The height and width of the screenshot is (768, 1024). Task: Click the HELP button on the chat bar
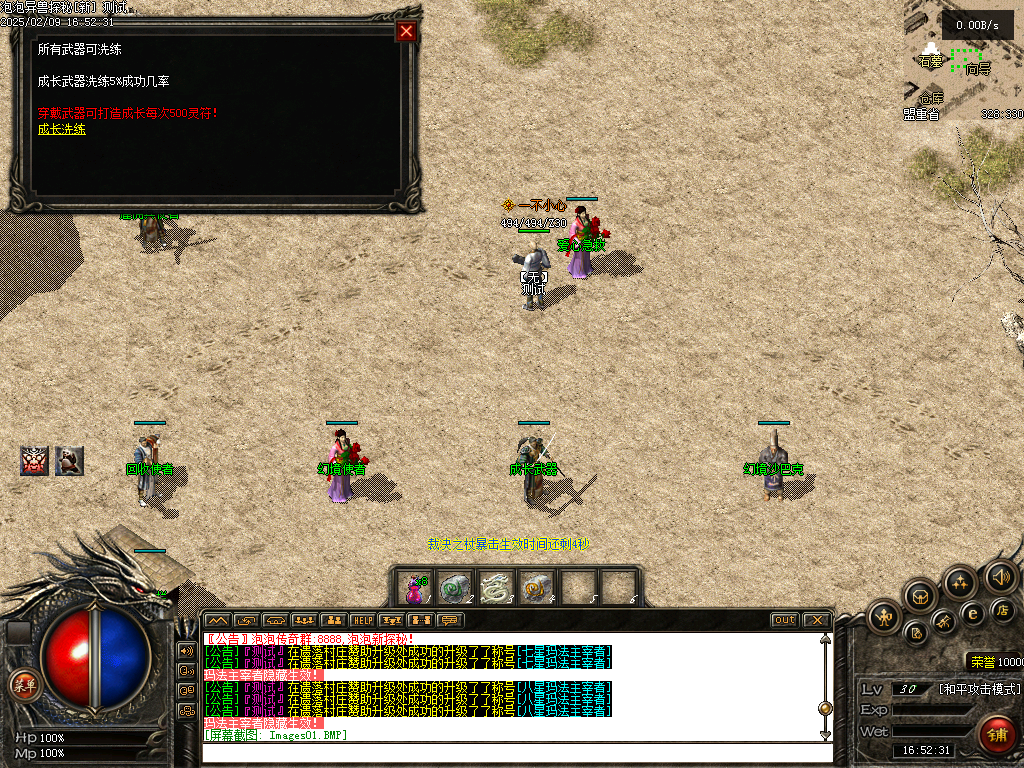pyautogui.click(x=362, y=620)
